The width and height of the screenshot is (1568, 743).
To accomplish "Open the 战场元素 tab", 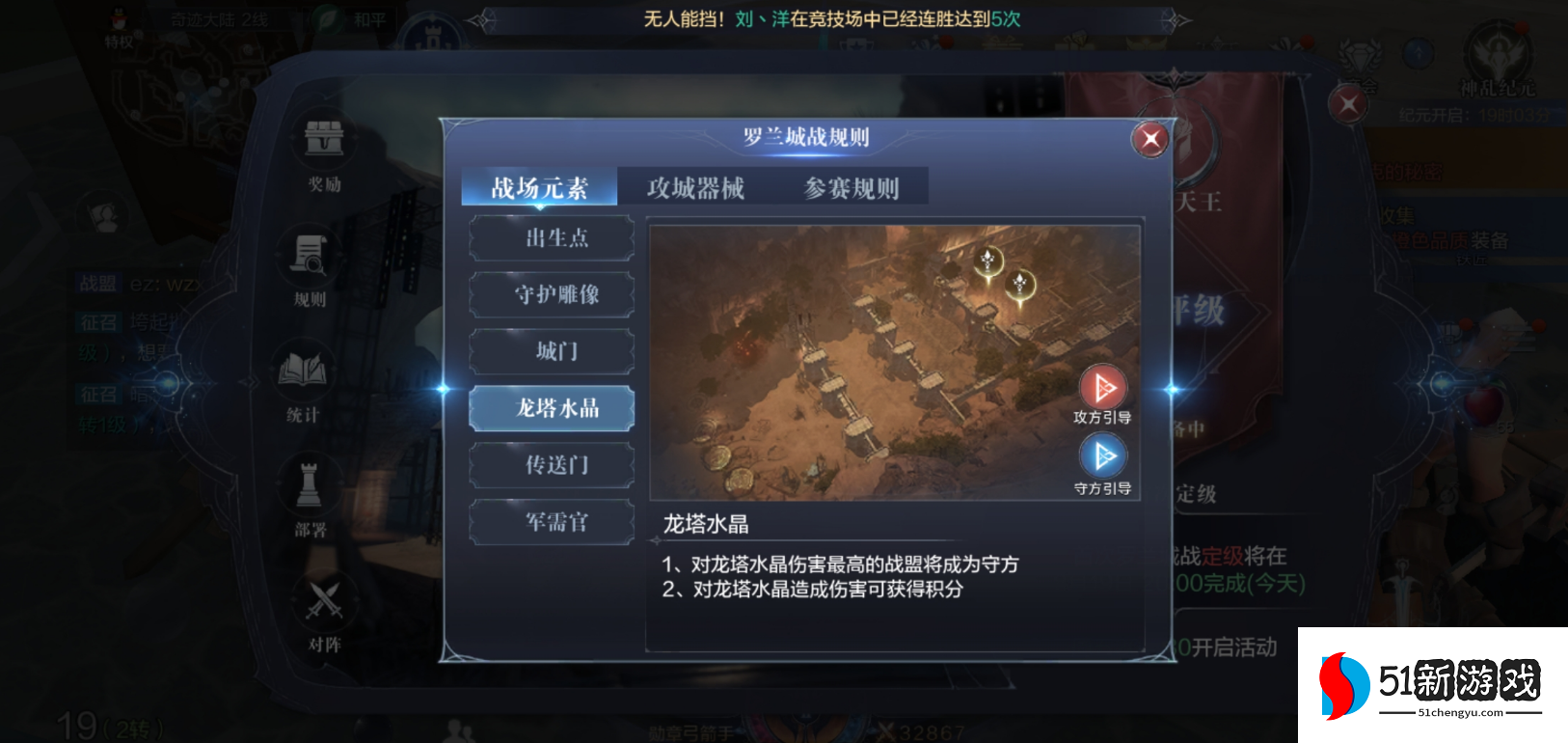I will coord(540,186).
